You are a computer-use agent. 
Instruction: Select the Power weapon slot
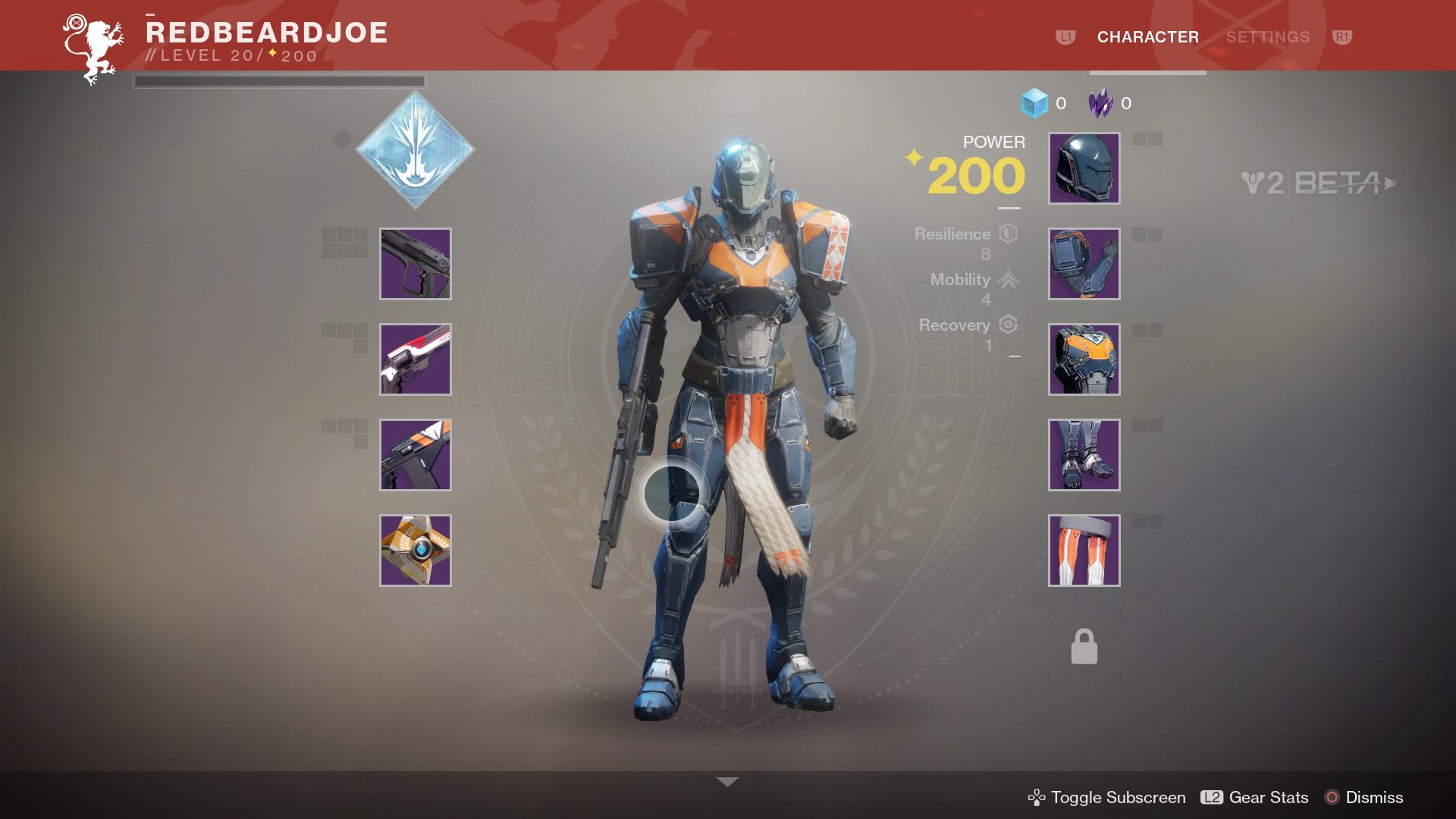point(415,455)
